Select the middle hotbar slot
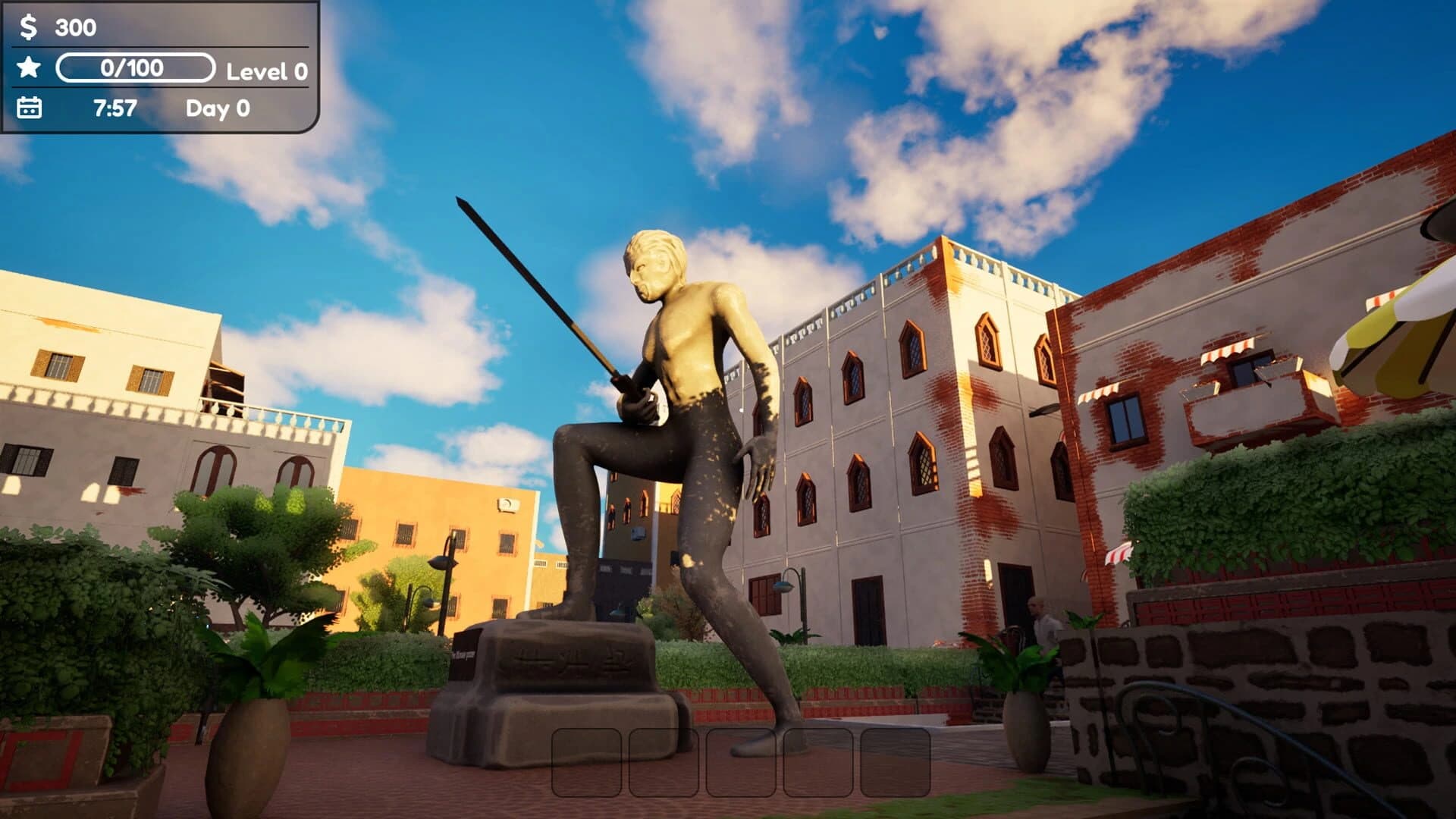Screen dimensions: 1456x819 [x=742, y=761]
